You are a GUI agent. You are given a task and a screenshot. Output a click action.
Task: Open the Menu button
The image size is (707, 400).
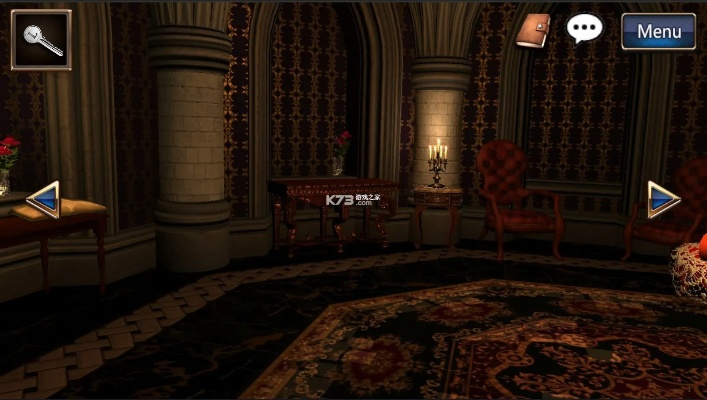point(658,31)
